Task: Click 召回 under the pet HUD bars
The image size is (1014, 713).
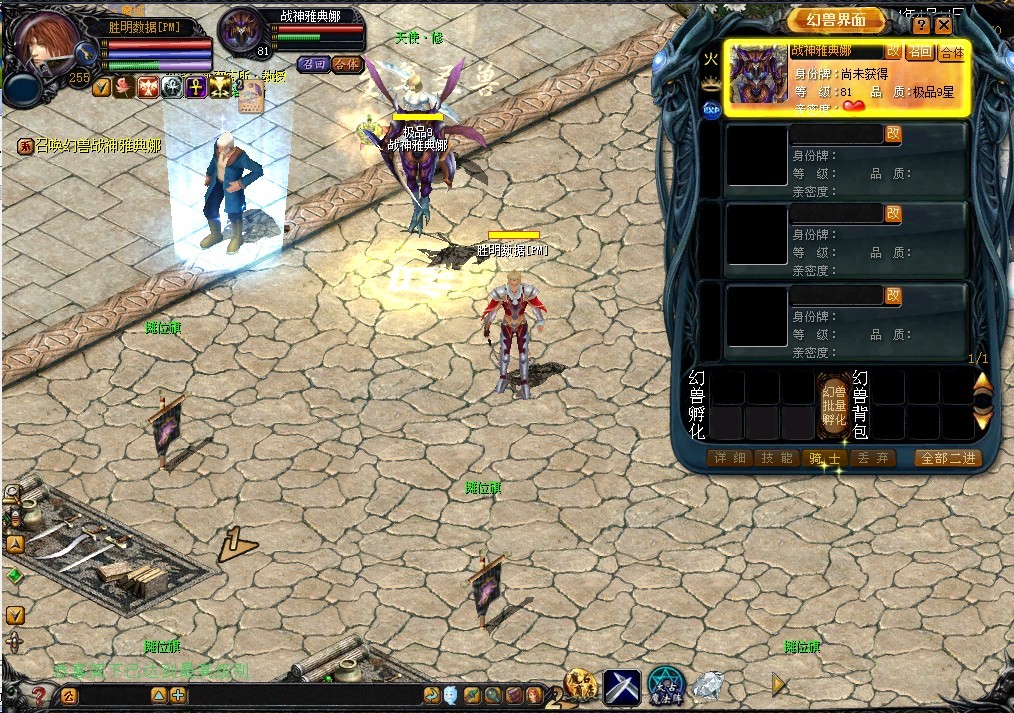Action: coord(314,64)
